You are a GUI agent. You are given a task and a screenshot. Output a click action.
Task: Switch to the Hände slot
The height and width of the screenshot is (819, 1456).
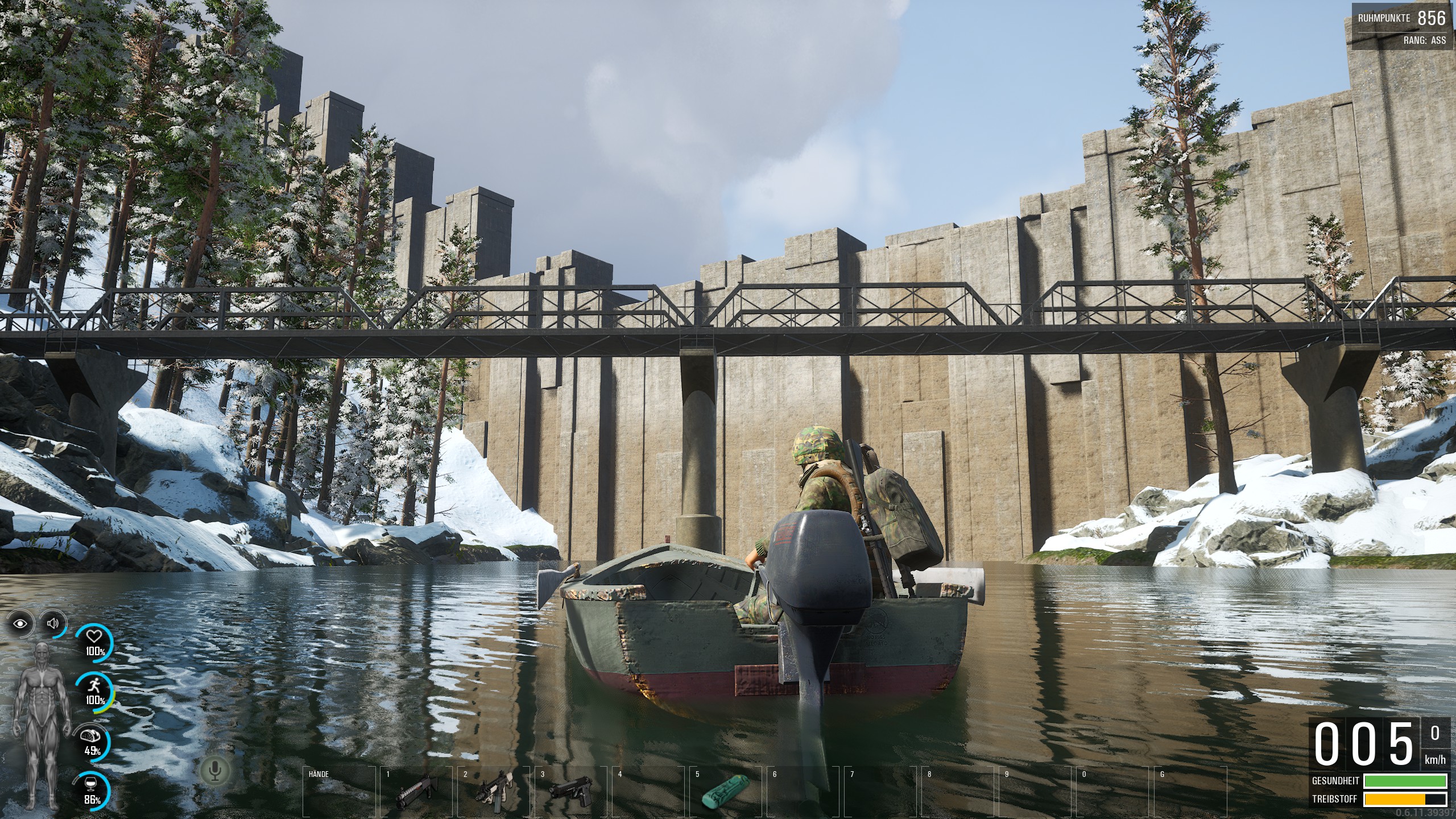tap(339, 791)
